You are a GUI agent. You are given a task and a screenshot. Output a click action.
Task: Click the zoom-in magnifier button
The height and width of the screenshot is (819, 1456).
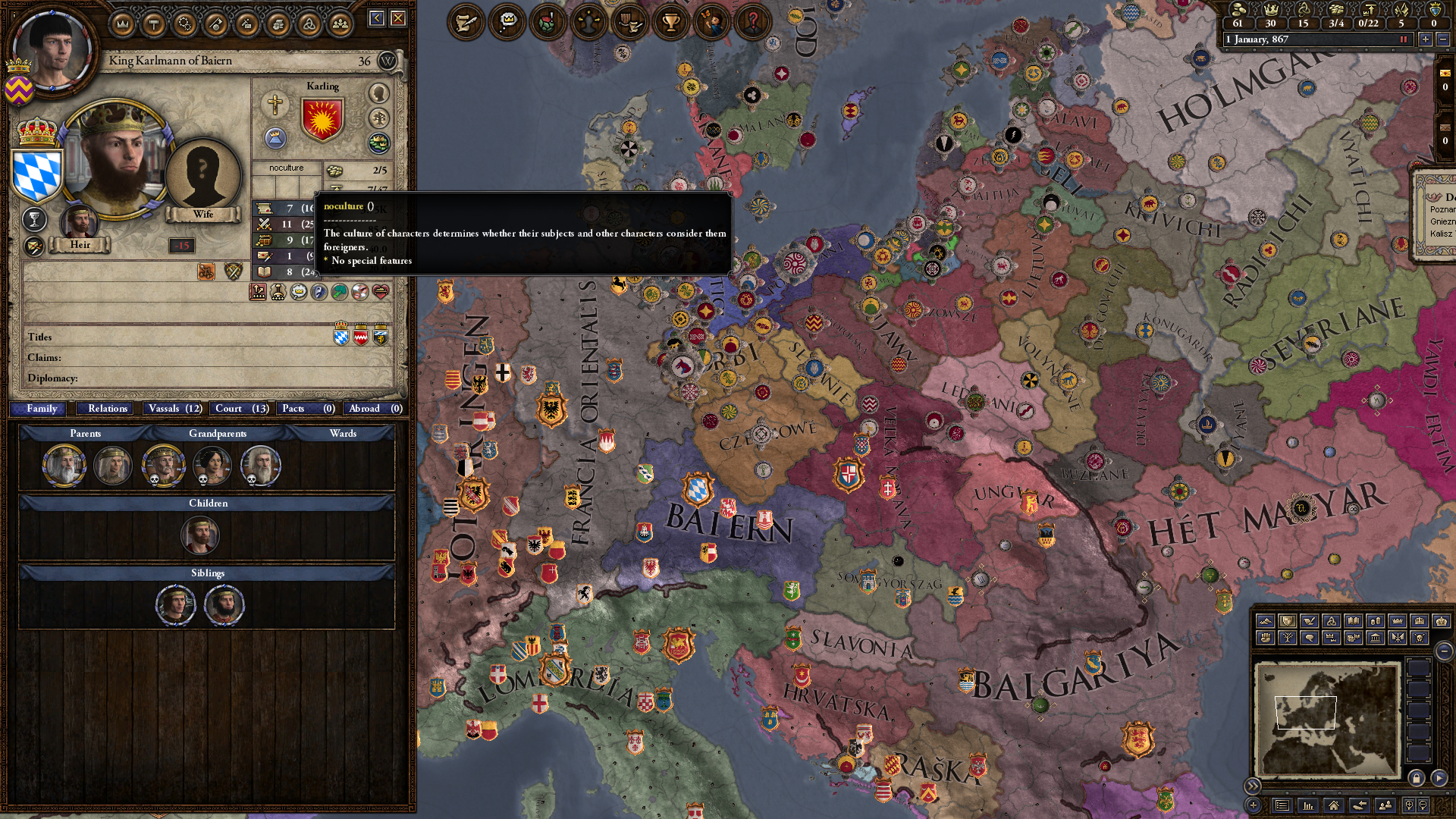click(x=1409, y=805)
